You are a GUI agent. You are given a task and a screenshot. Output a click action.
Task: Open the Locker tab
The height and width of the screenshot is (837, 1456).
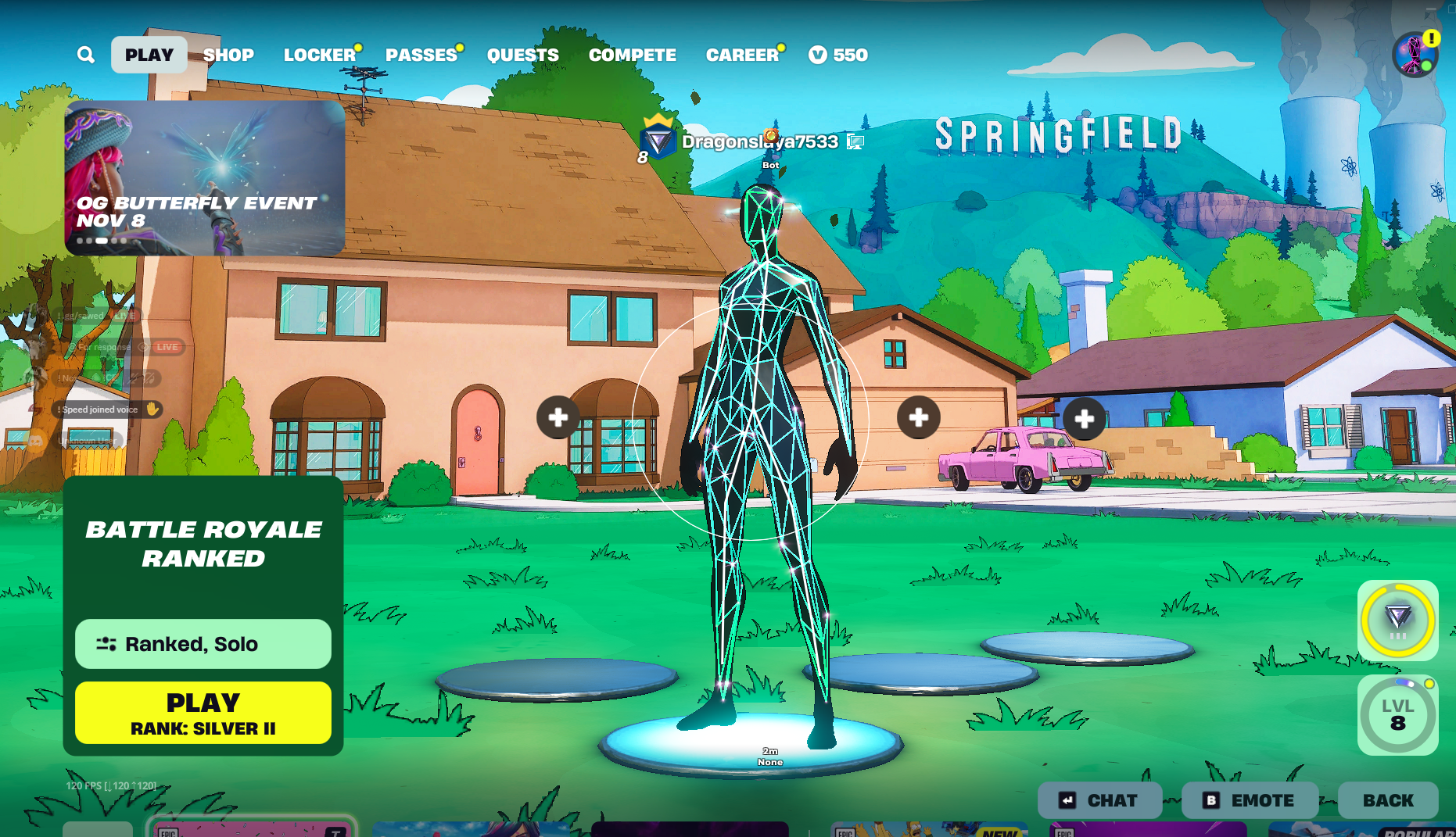(320, 55)
